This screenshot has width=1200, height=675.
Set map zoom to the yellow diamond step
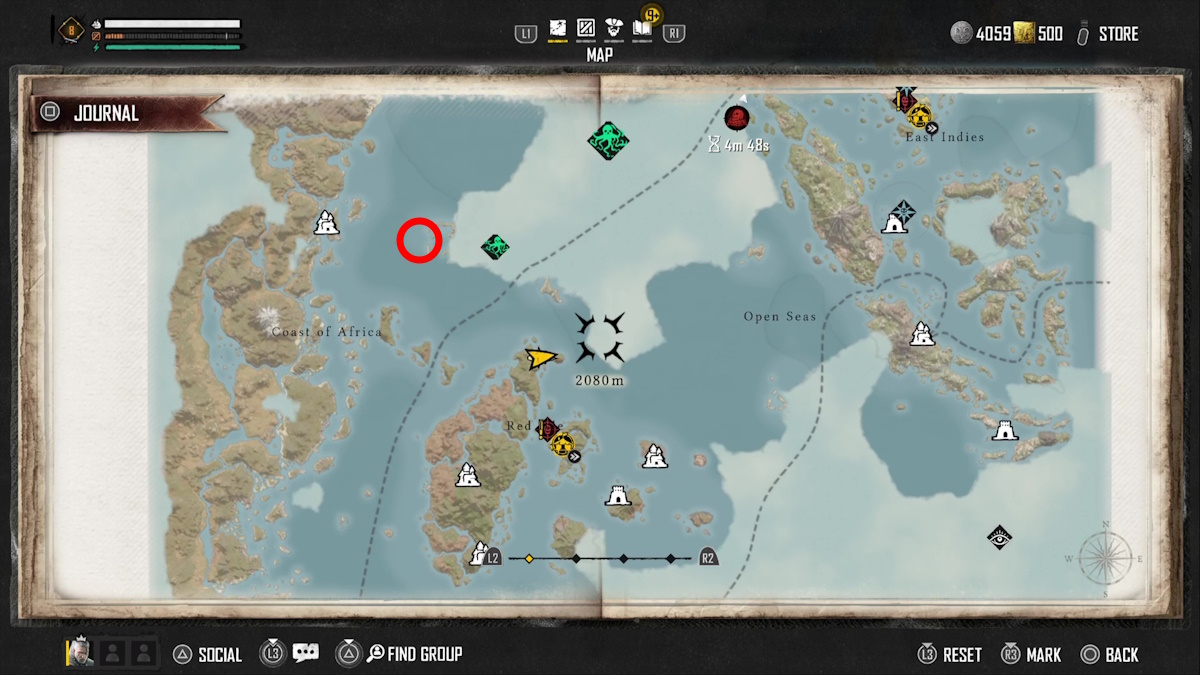point(529,558)
